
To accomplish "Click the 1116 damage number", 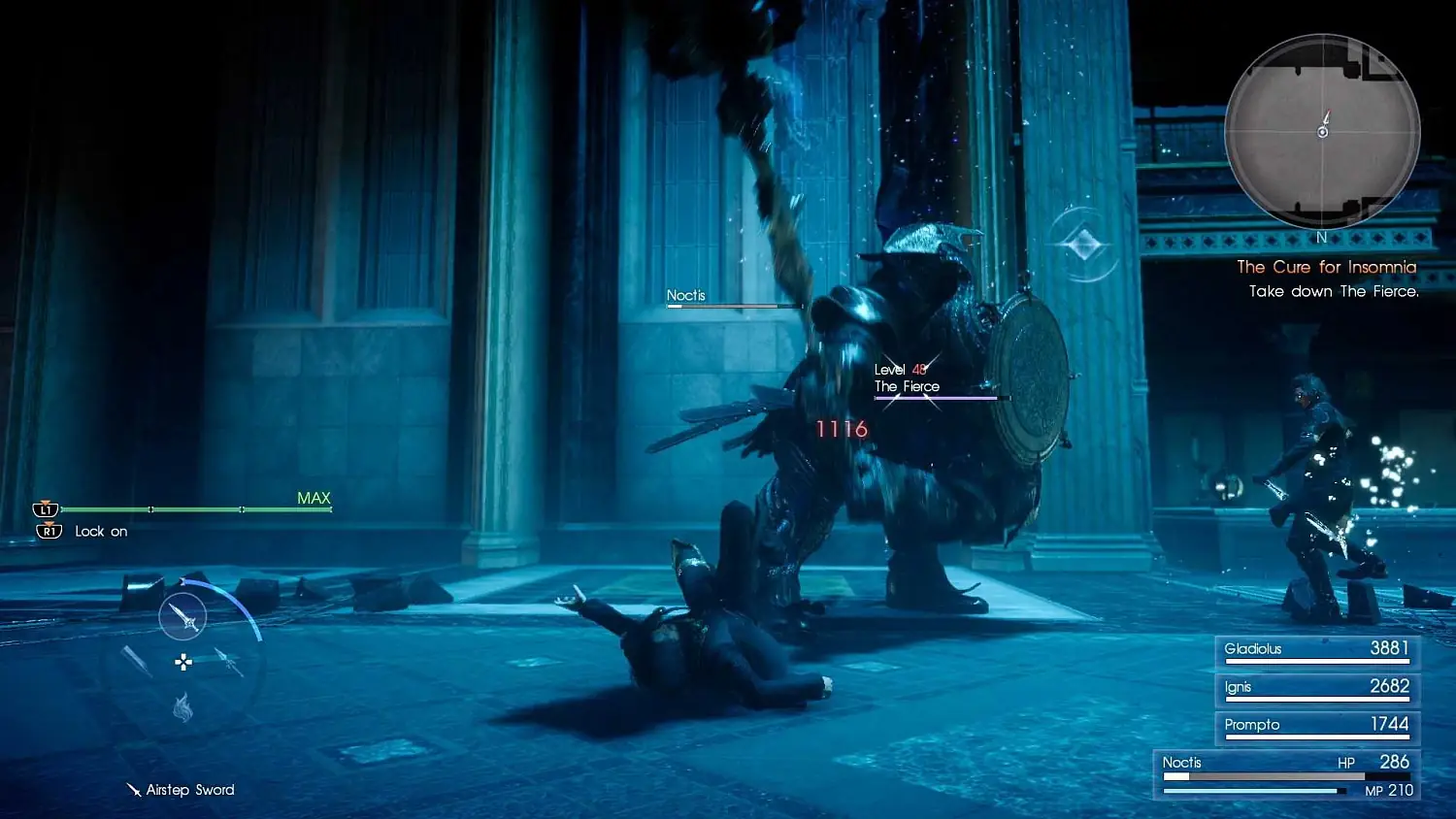I will 841,428.
